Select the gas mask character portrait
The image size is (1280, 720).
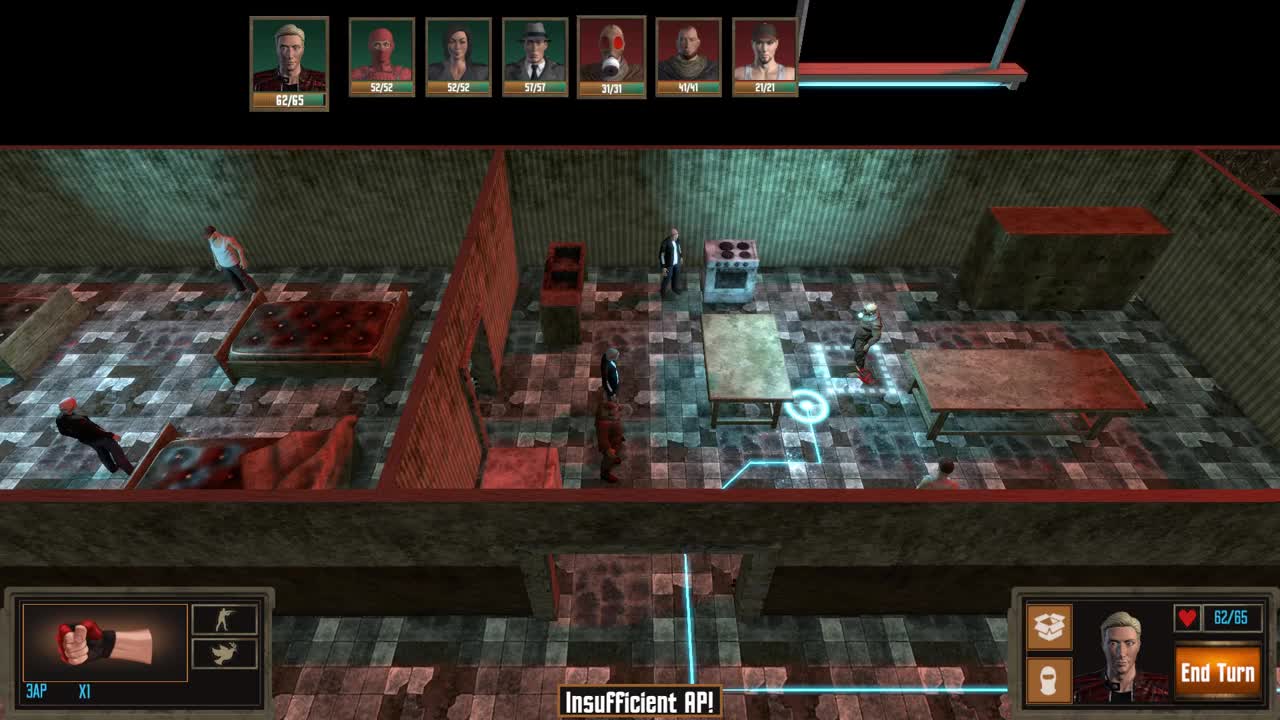(x=609, y=52)
